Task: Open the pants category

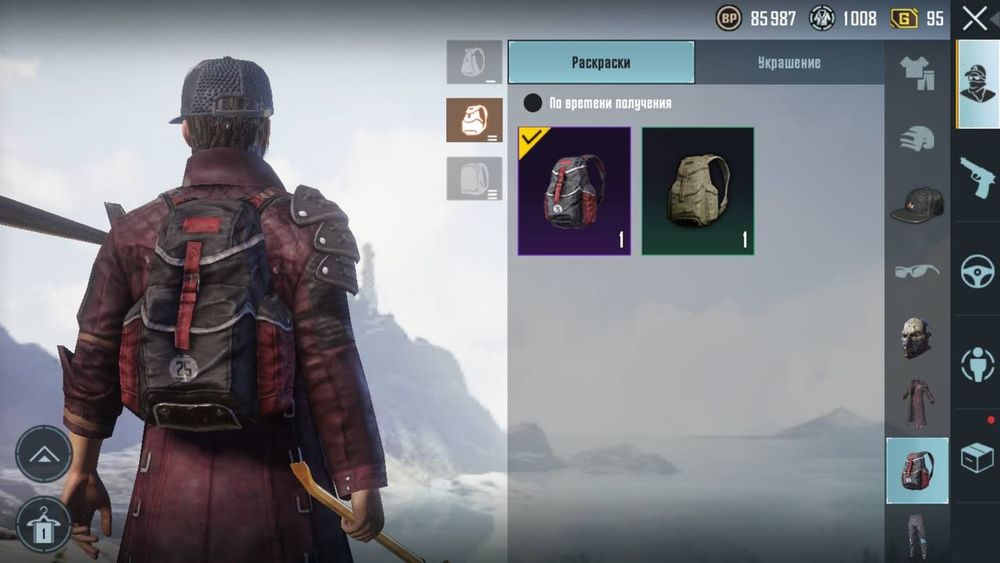Action: (x=917, y=535)
